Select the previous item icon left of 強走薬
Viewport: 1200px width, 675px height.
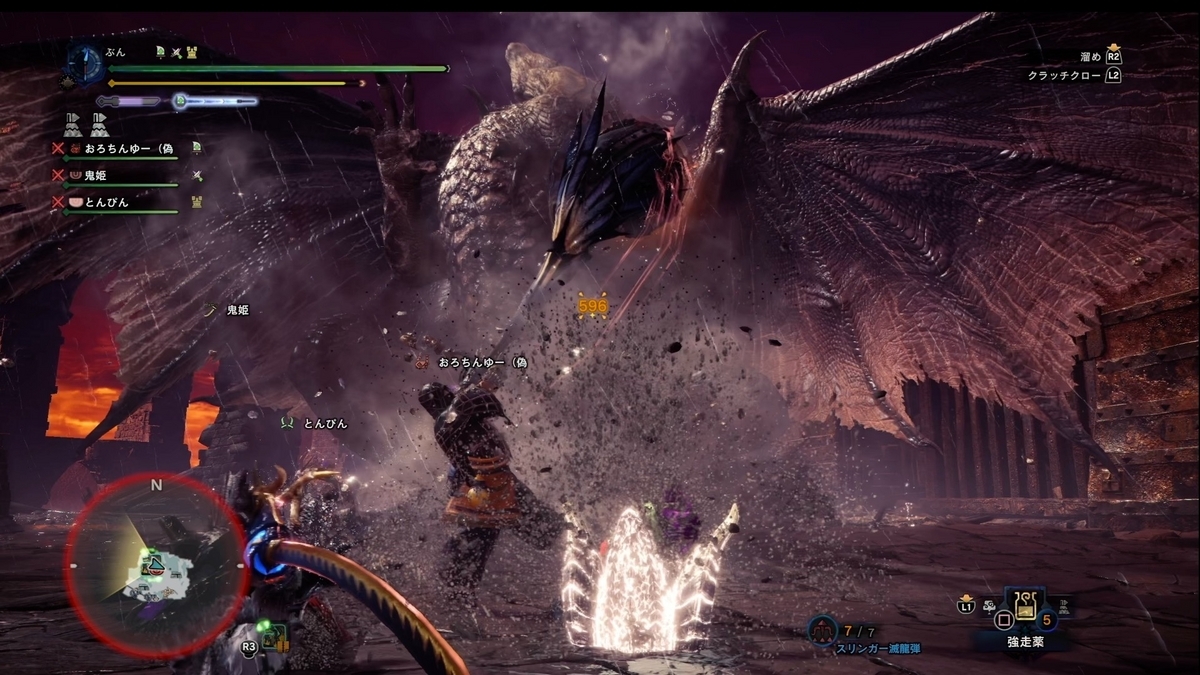click(x=989, y=606)
